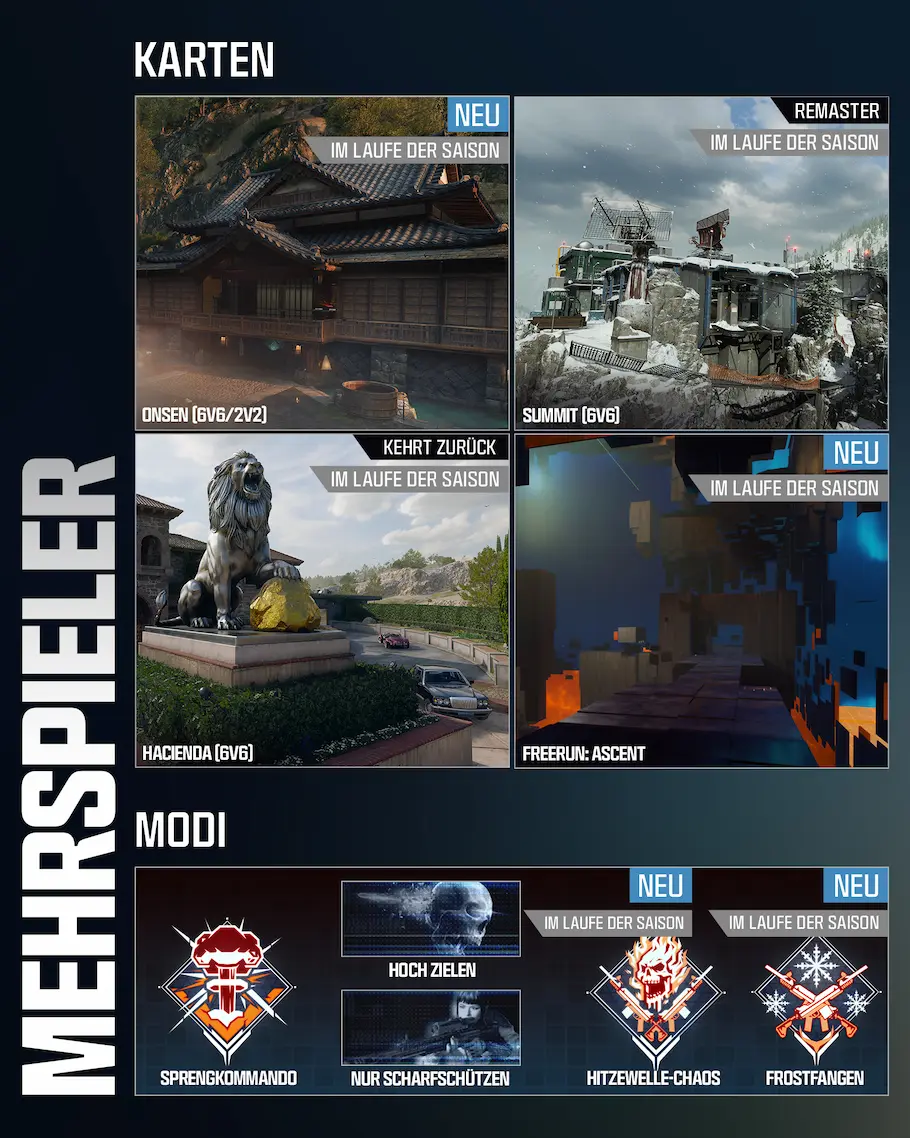Select the Freerun: Ascent map tile

click(701, 600)
